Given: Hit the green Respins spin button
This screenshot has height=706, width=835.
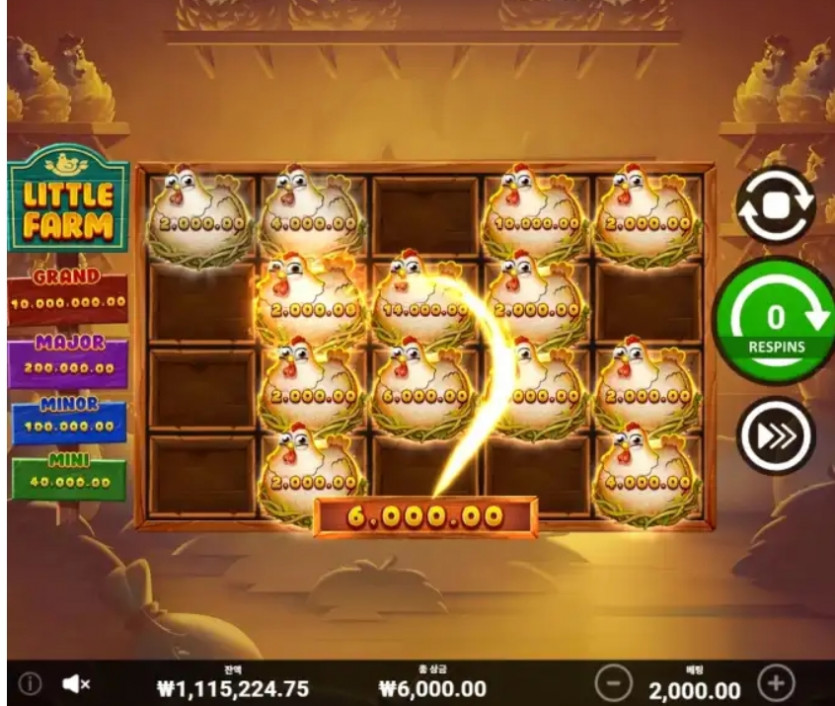Looking at the screenshot, I should tap(776, 319).
